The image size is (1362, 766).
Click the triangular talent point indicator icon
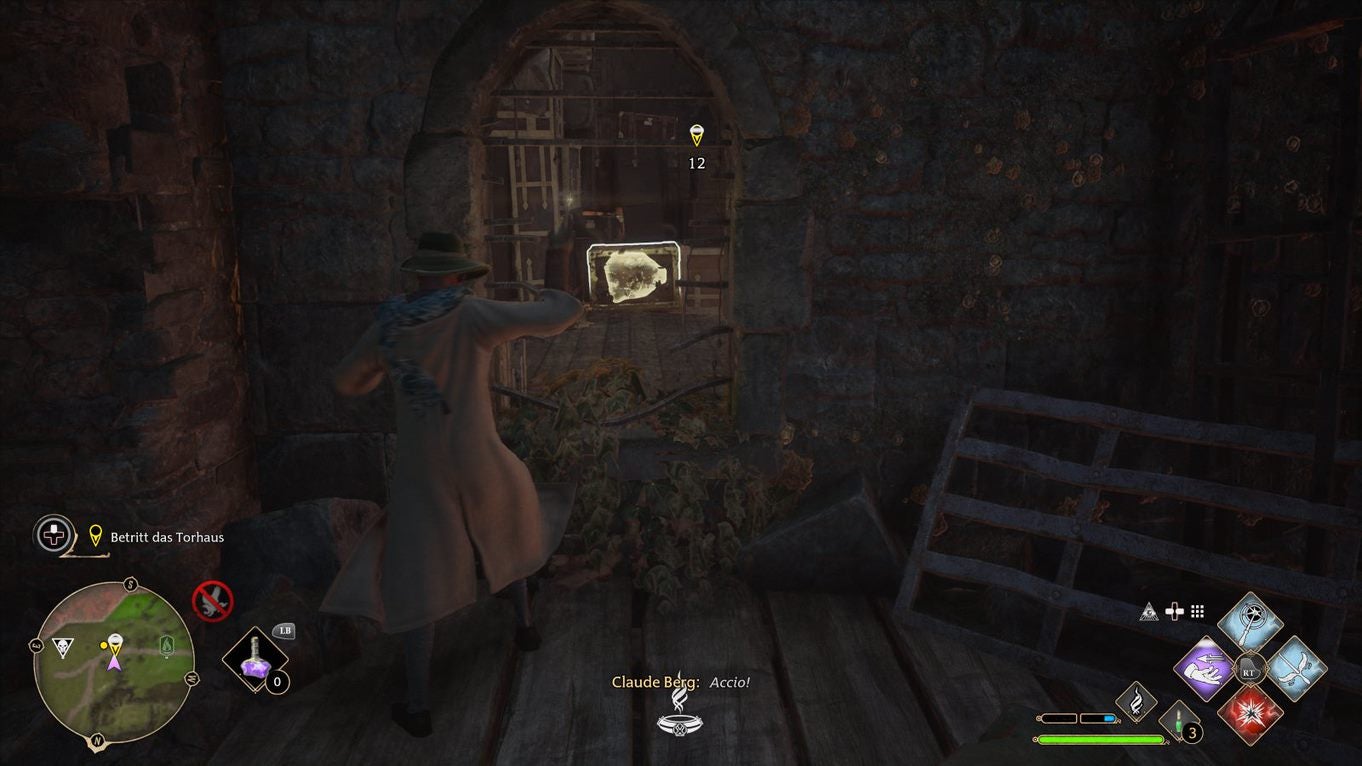[x=1148, y=613]
